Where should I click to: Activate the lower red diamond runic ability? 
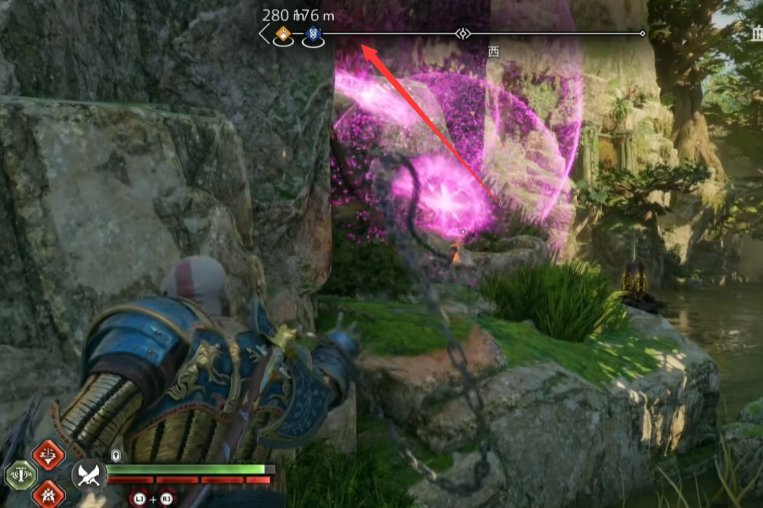click(46, 494)
